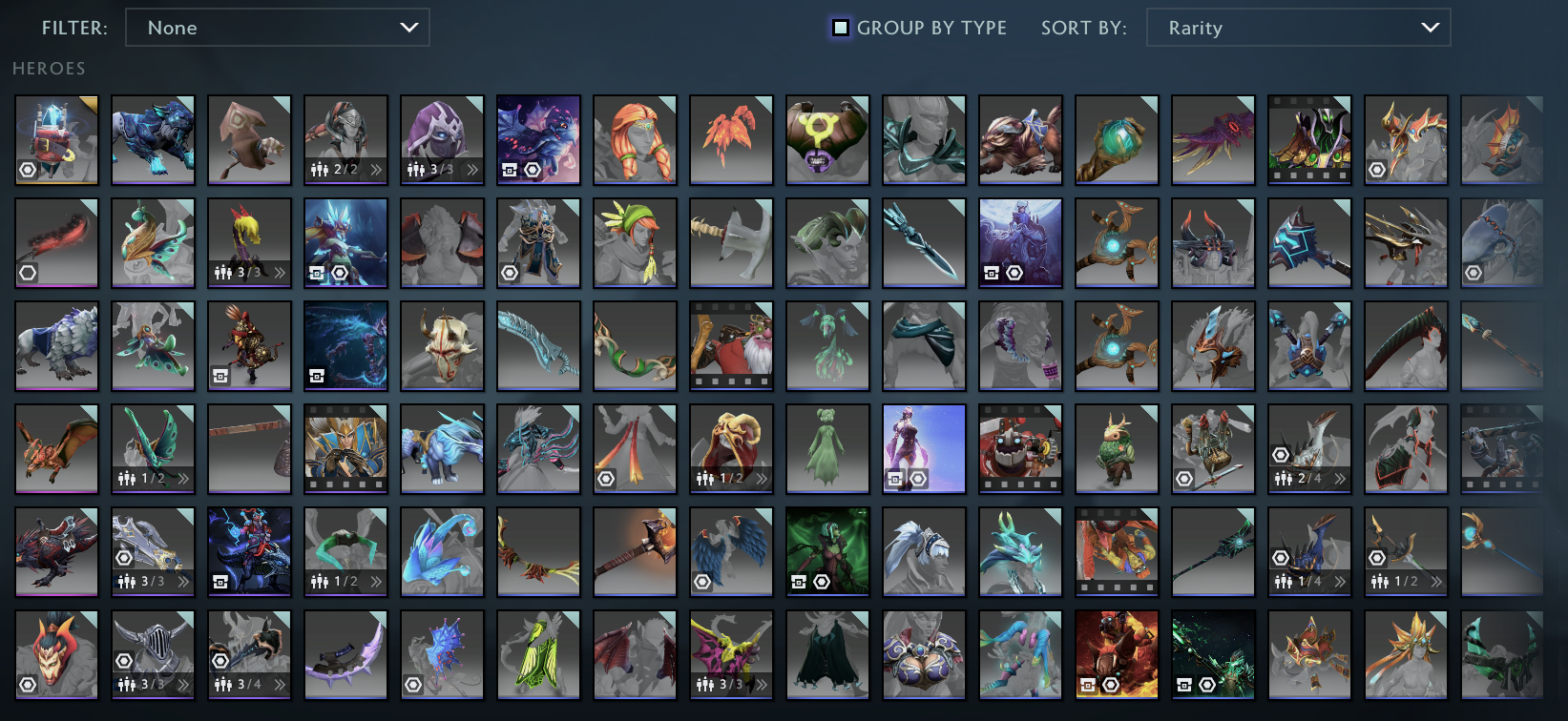1568x721 pixels.
Task: Click the style icon on the green Death Prophet item
Action: point(799,581)
